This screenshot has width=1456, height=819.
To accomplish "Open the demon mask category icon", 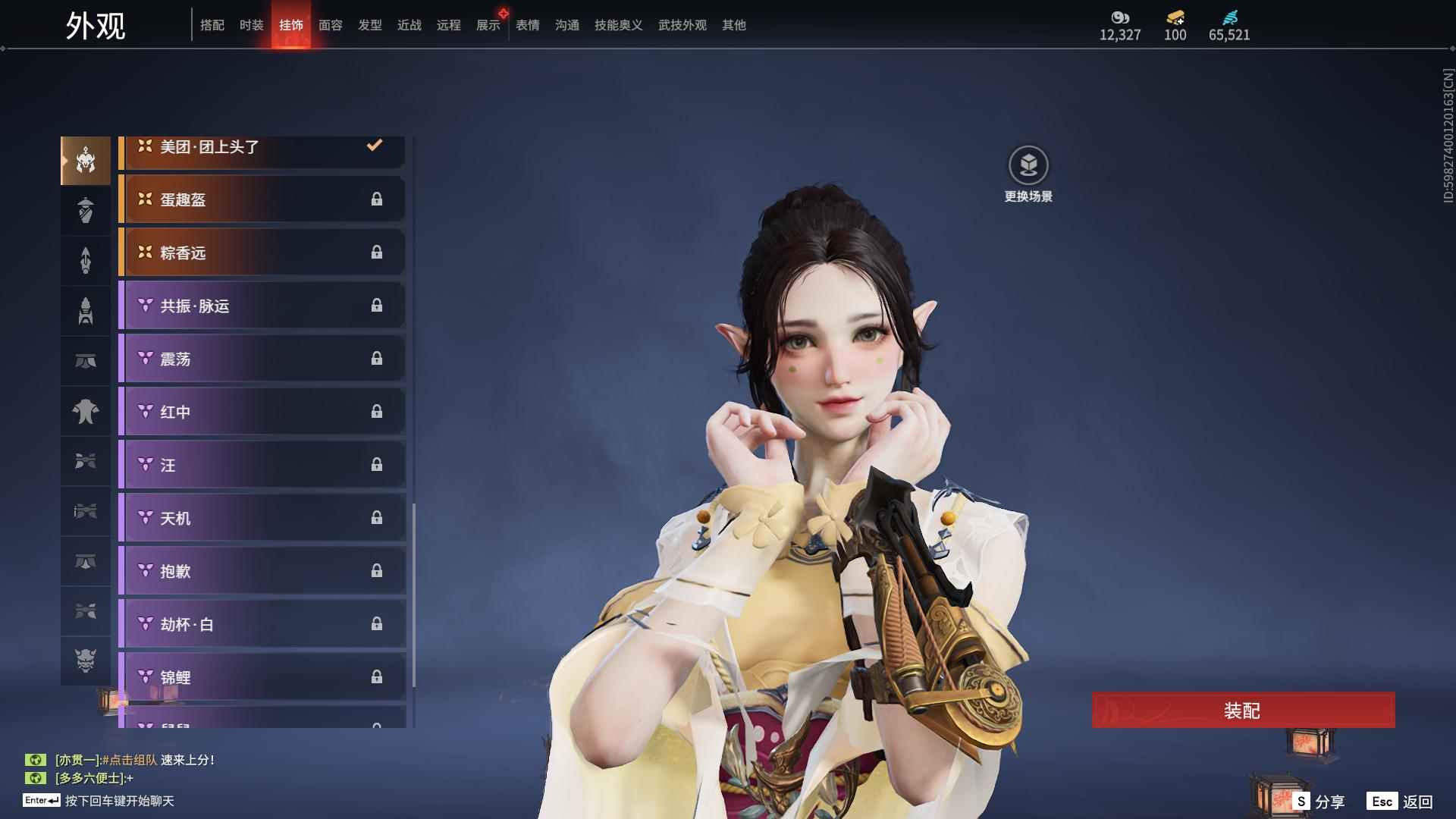I will [86, 661].
